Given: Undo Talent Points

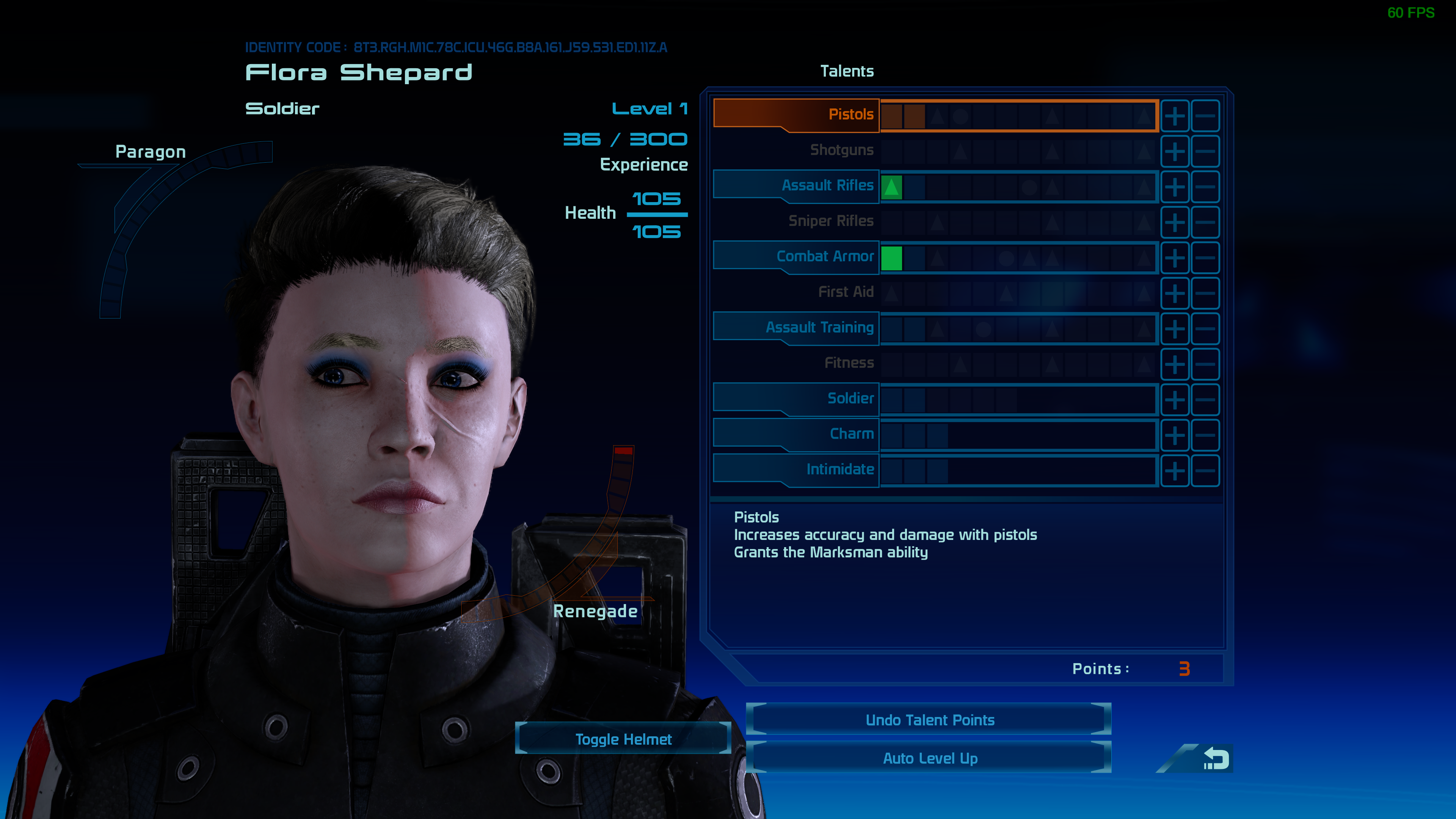Looking at the screenshot, I should pyautogui.click(x=929, y=720).
